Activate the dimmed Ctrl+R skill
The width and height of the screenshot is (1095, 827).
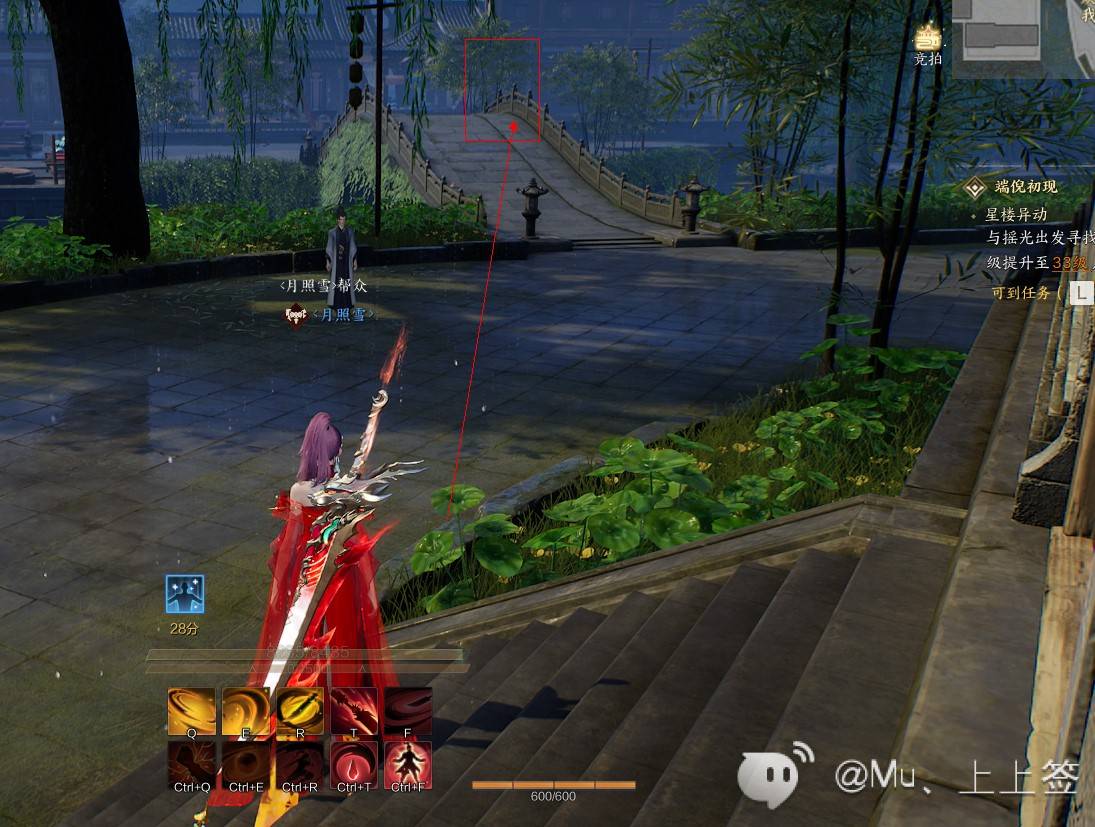300,764
